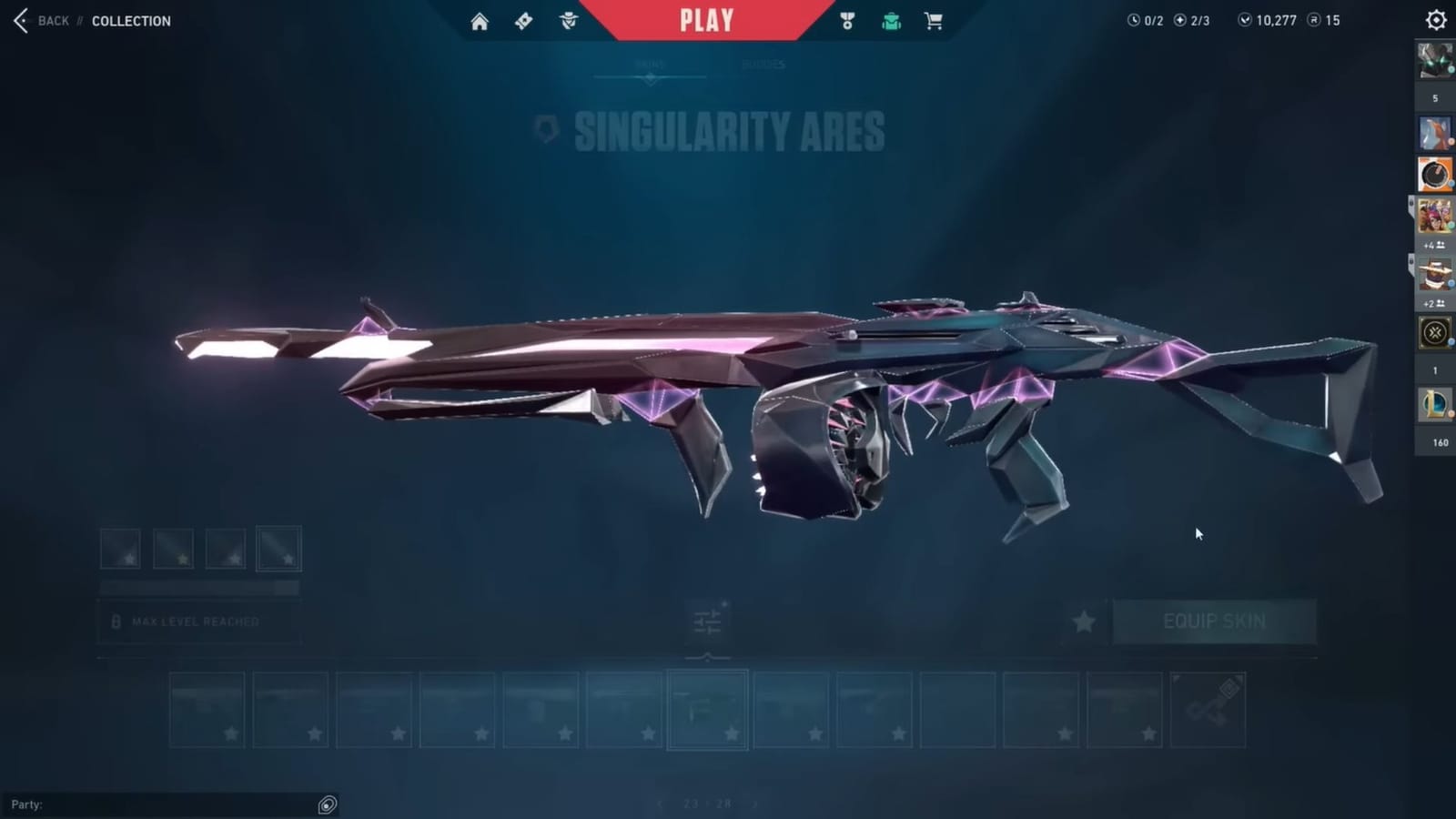Open the Store cart icon
This screenshot has height=819, width=1456.
pyautogui.click(x=934, y=20)
